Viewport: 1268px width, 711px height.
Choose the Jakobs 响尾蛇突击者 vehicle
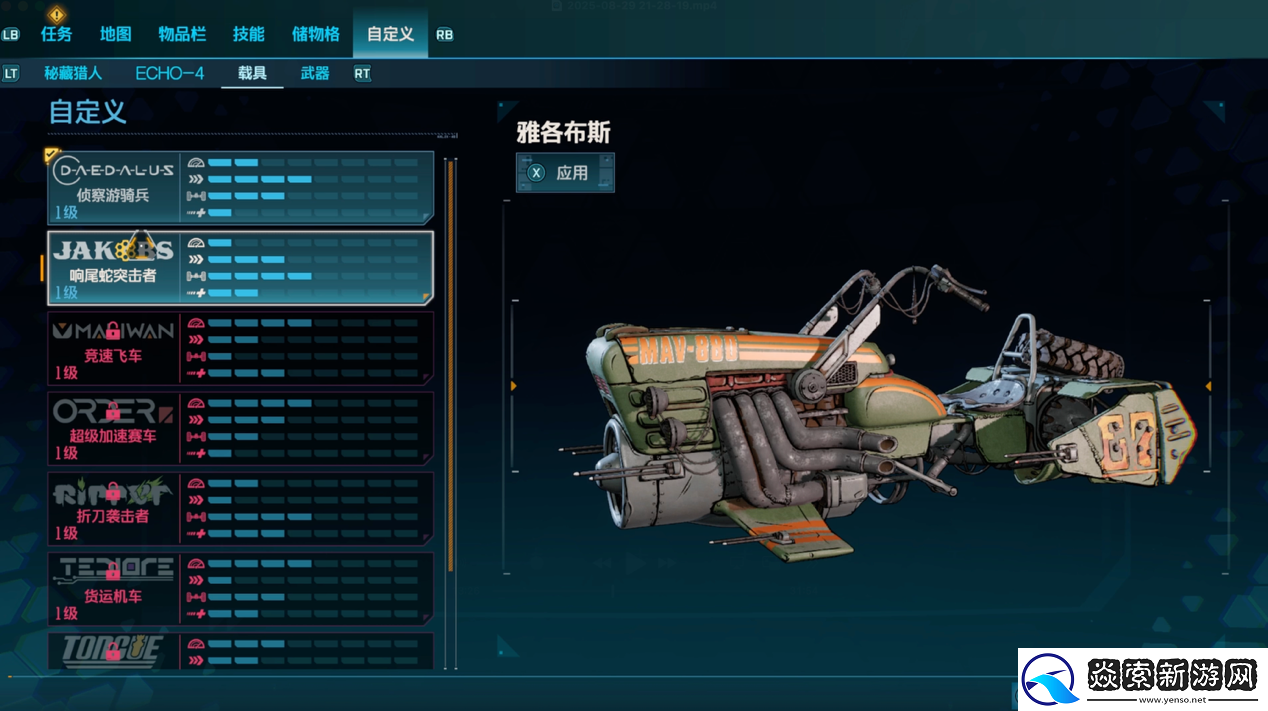240,268
